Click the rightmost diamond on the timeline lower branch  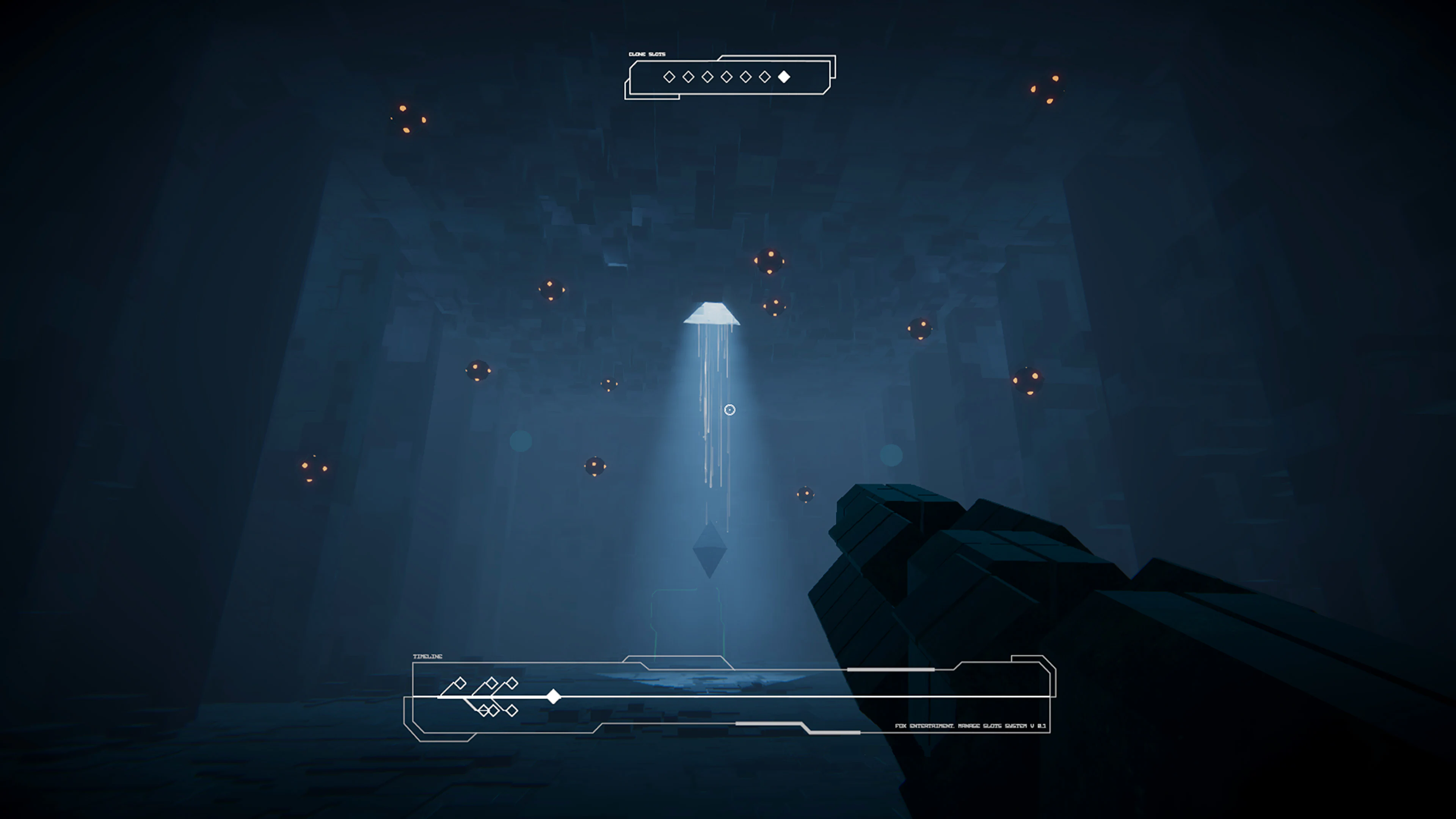[513, 711]
